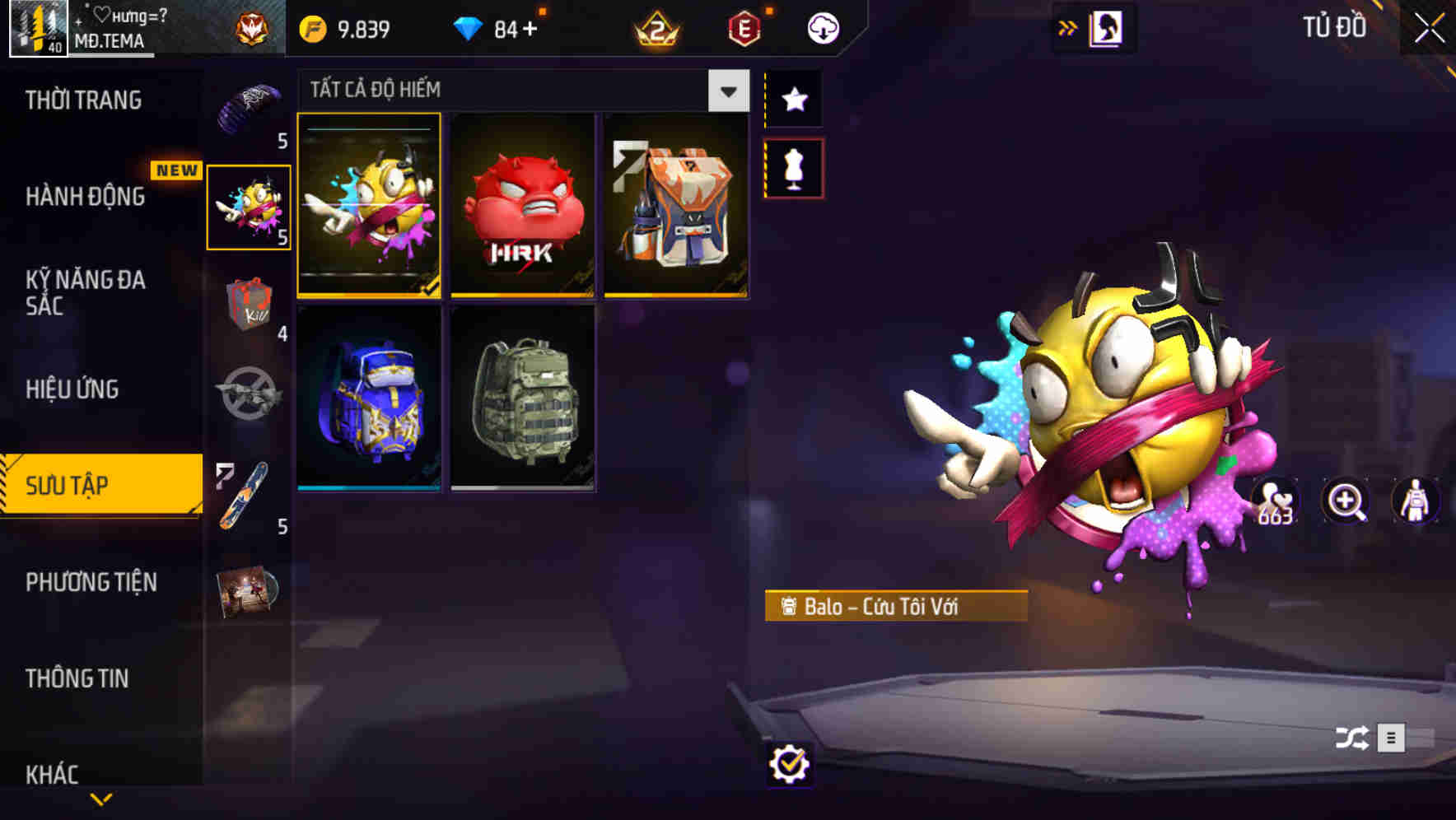Click the player name MĐ.TEMA
The height and width of the screenshot is (820, 1456).
click(110, 40)
